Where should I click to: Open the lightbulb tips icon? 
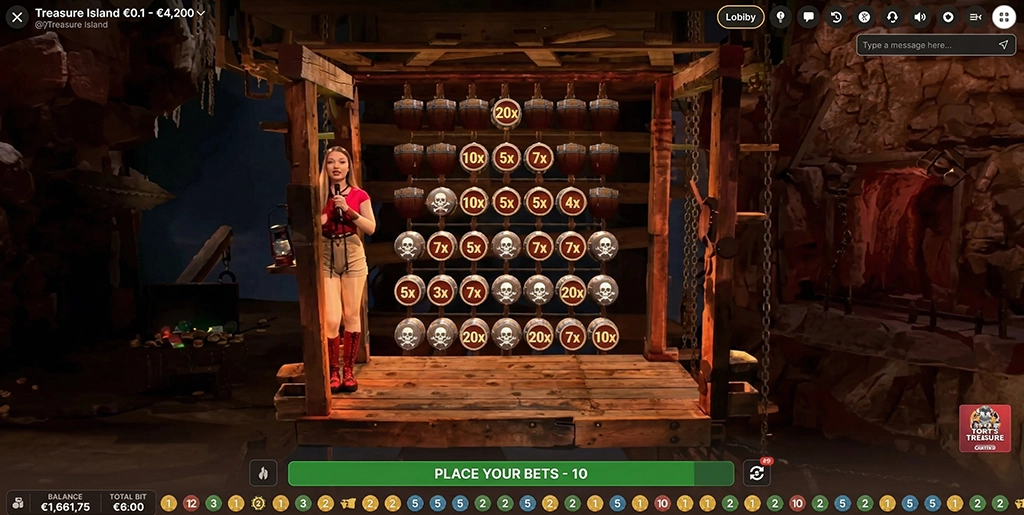pyautogui.click(x=780, y=17)
